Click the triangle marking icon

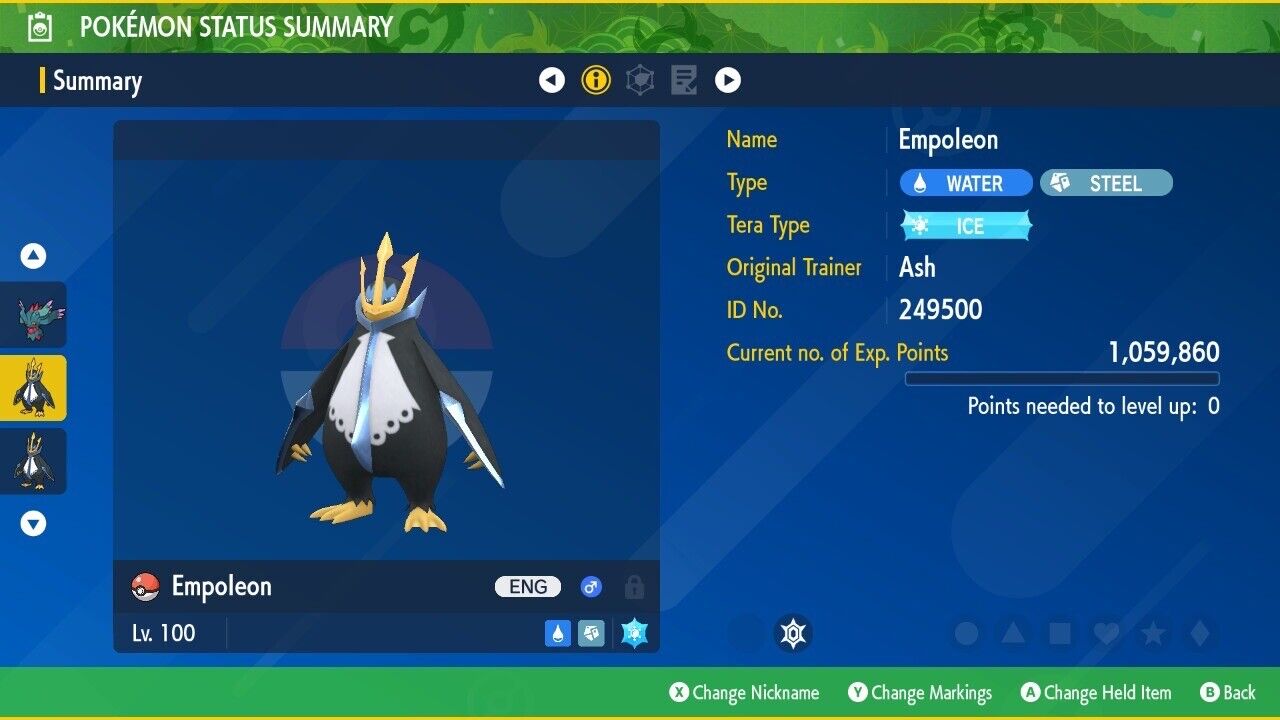tap(1013, 633)
